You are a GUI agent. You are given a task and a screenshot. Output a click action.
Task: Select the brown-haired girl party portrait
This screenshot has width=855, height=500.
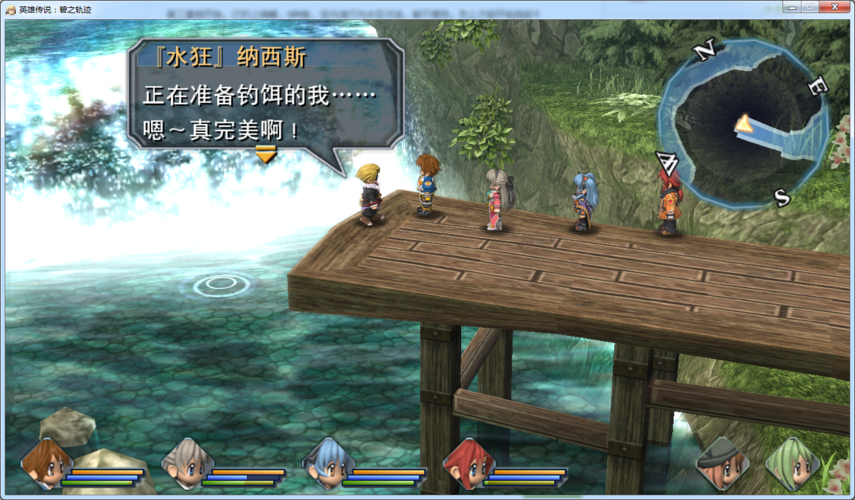tap(47, 462)
